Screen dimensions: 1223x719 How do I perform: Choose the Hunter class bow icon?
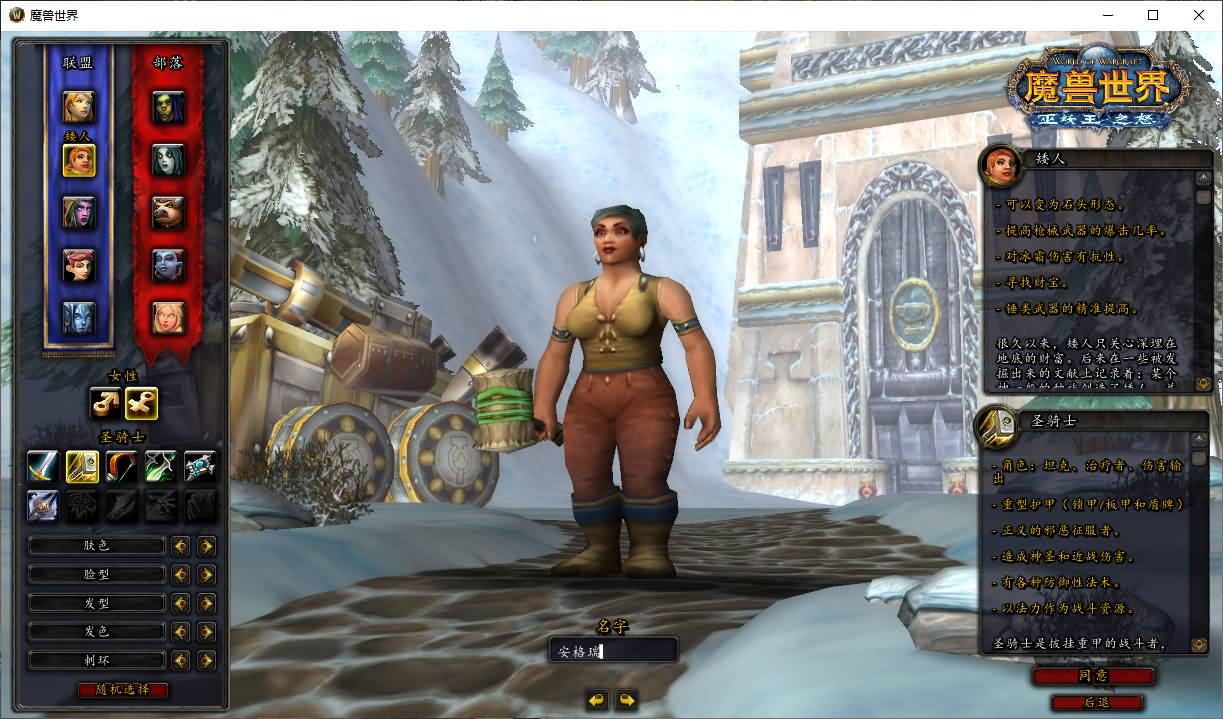[121, 466]
